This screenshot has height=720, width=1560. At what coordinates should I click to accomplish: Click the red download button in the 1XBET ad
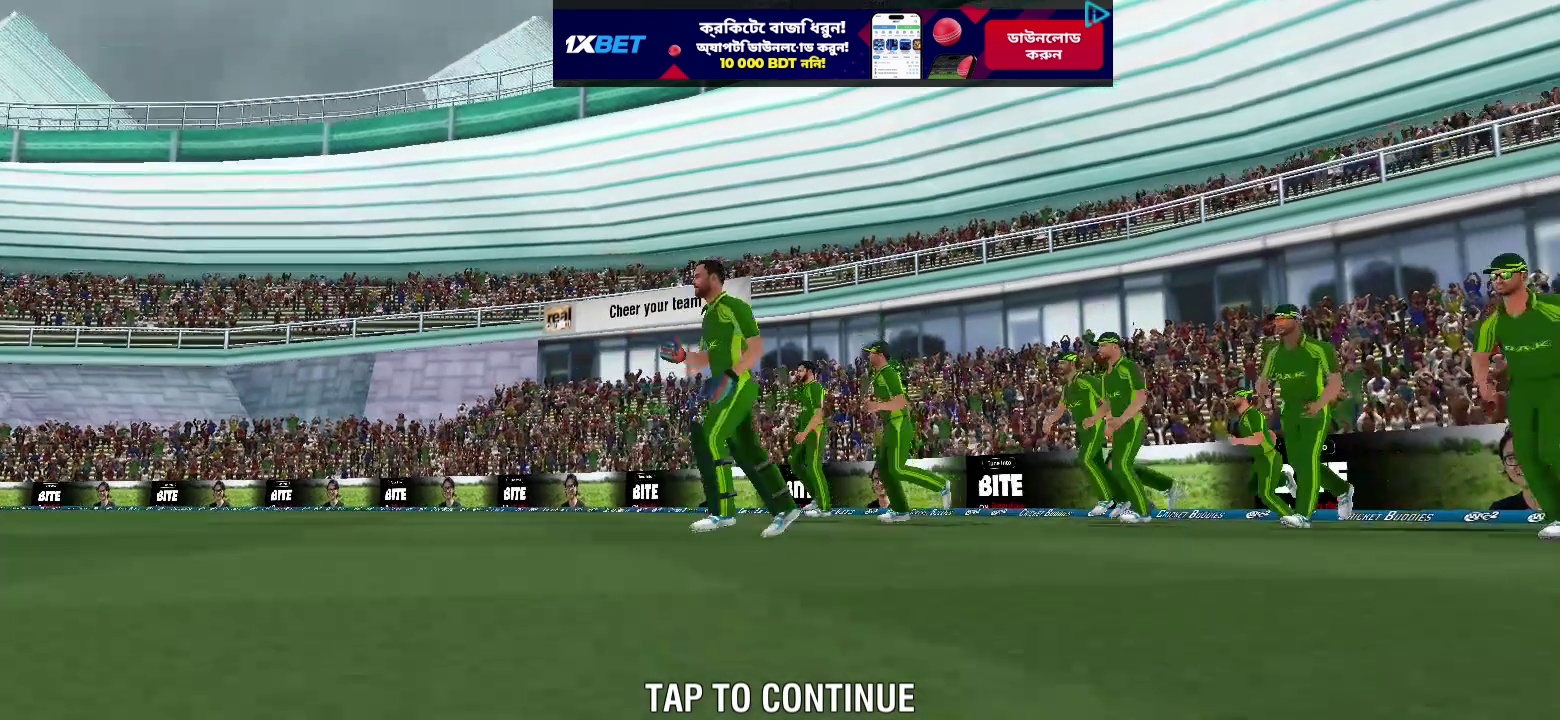click(x=1043, y=46)
